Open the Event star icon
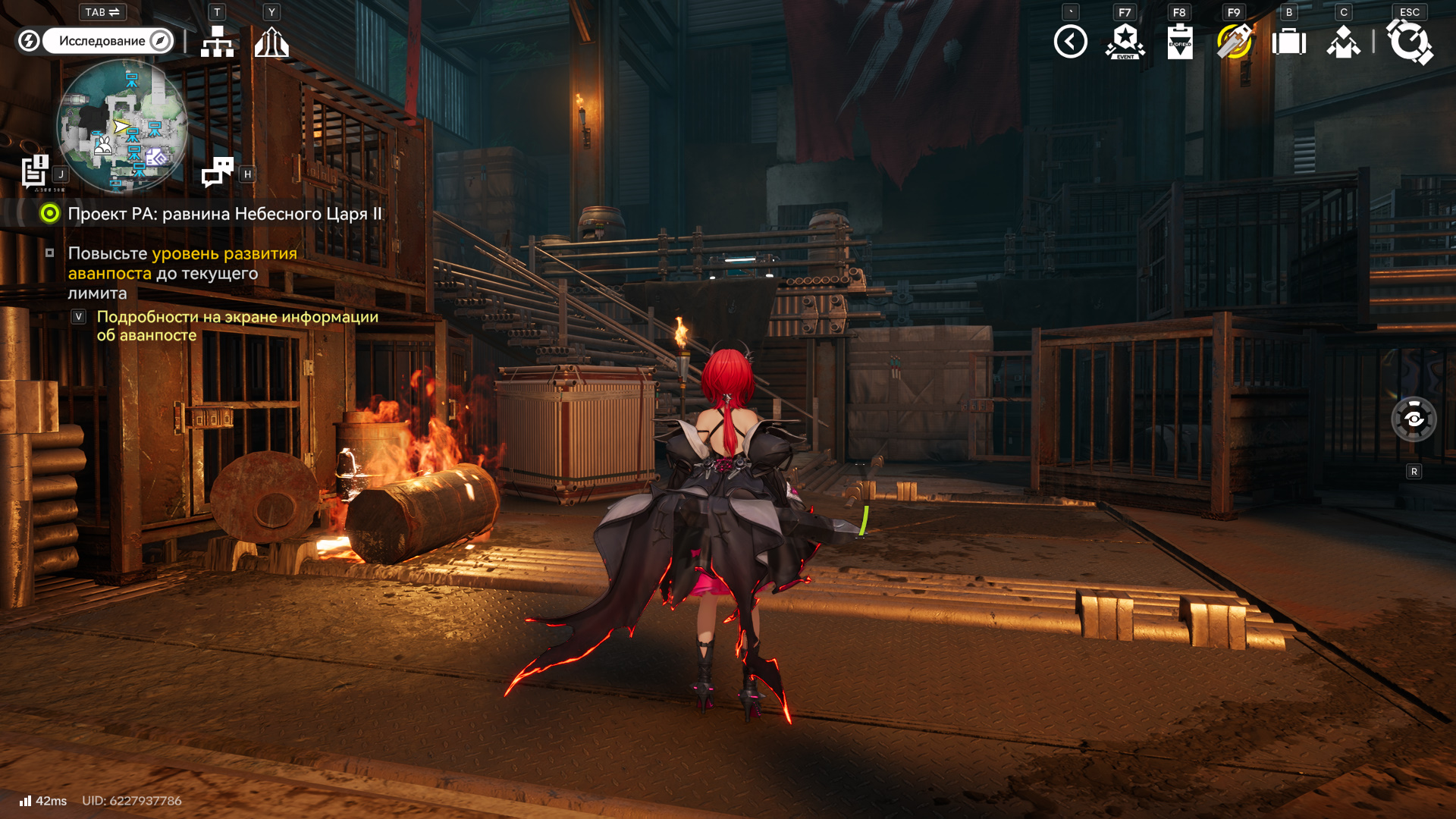 coord(1125,42)
